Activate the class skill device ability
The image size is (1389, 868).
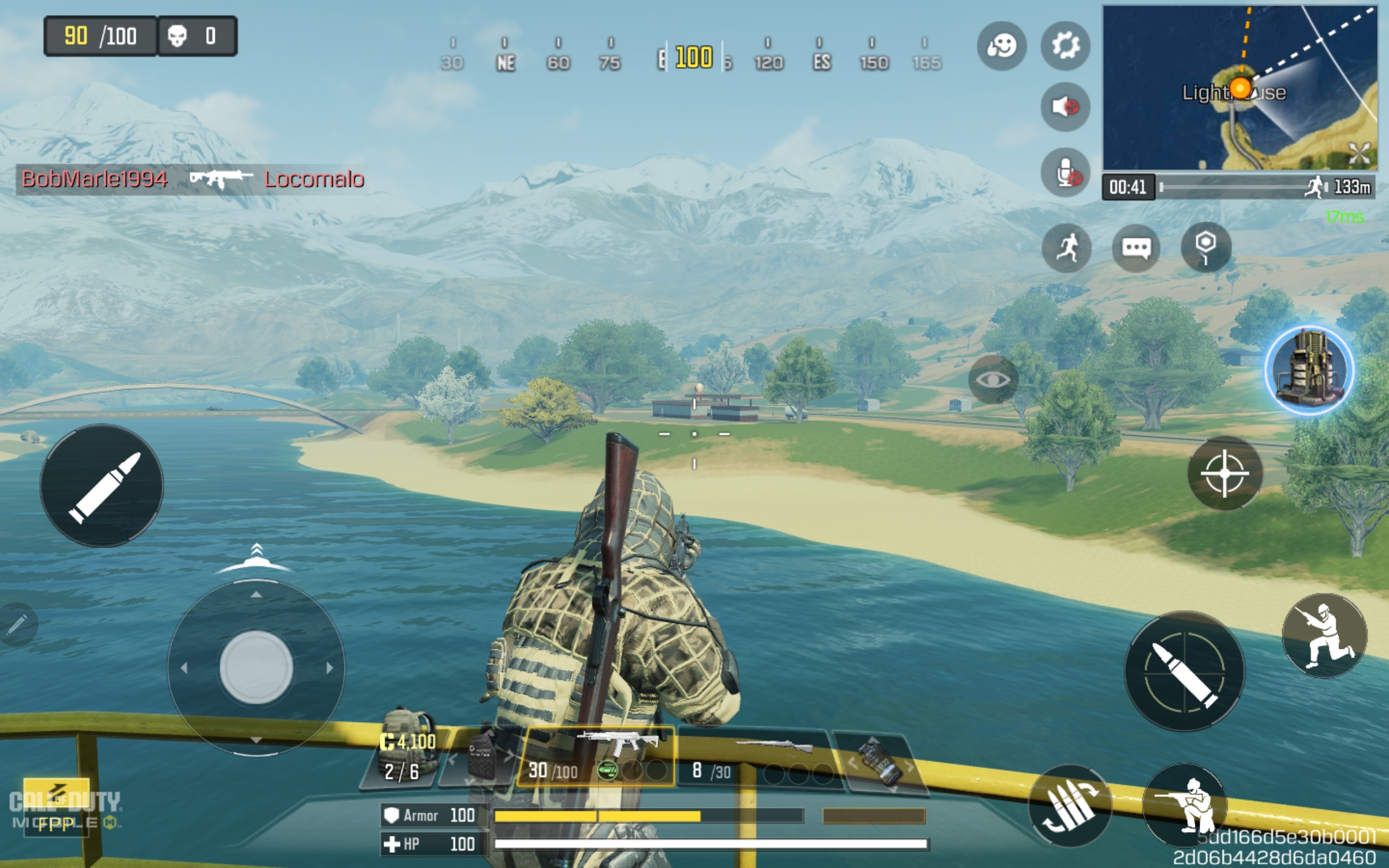(1309, 371)
